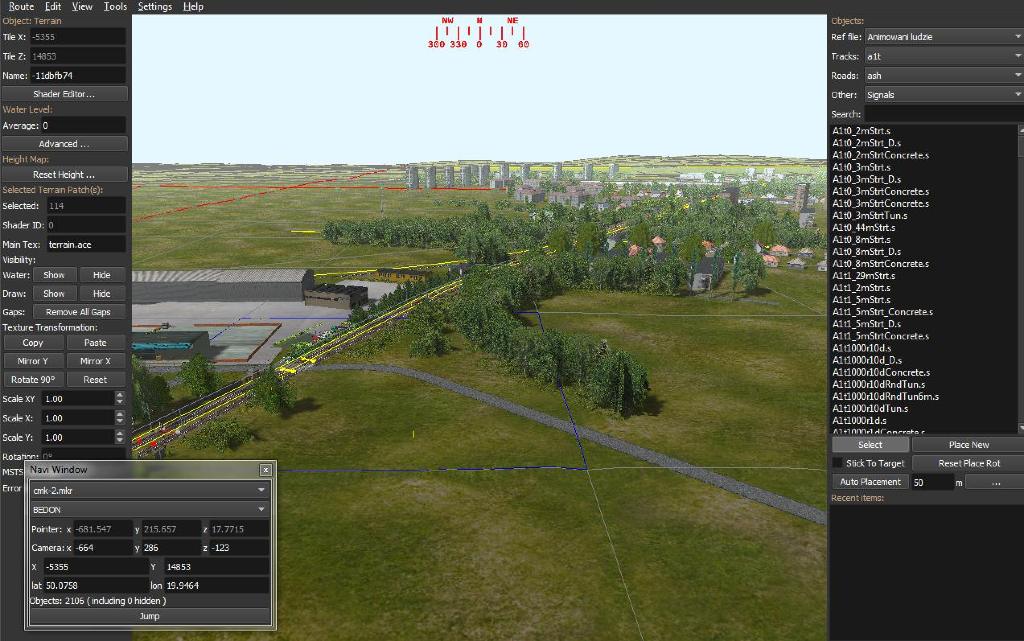The width and height of the screenshot is (1024, 641).
Task: Select A1t0_8mStrt.s from the list
Action: pos(861,240)
